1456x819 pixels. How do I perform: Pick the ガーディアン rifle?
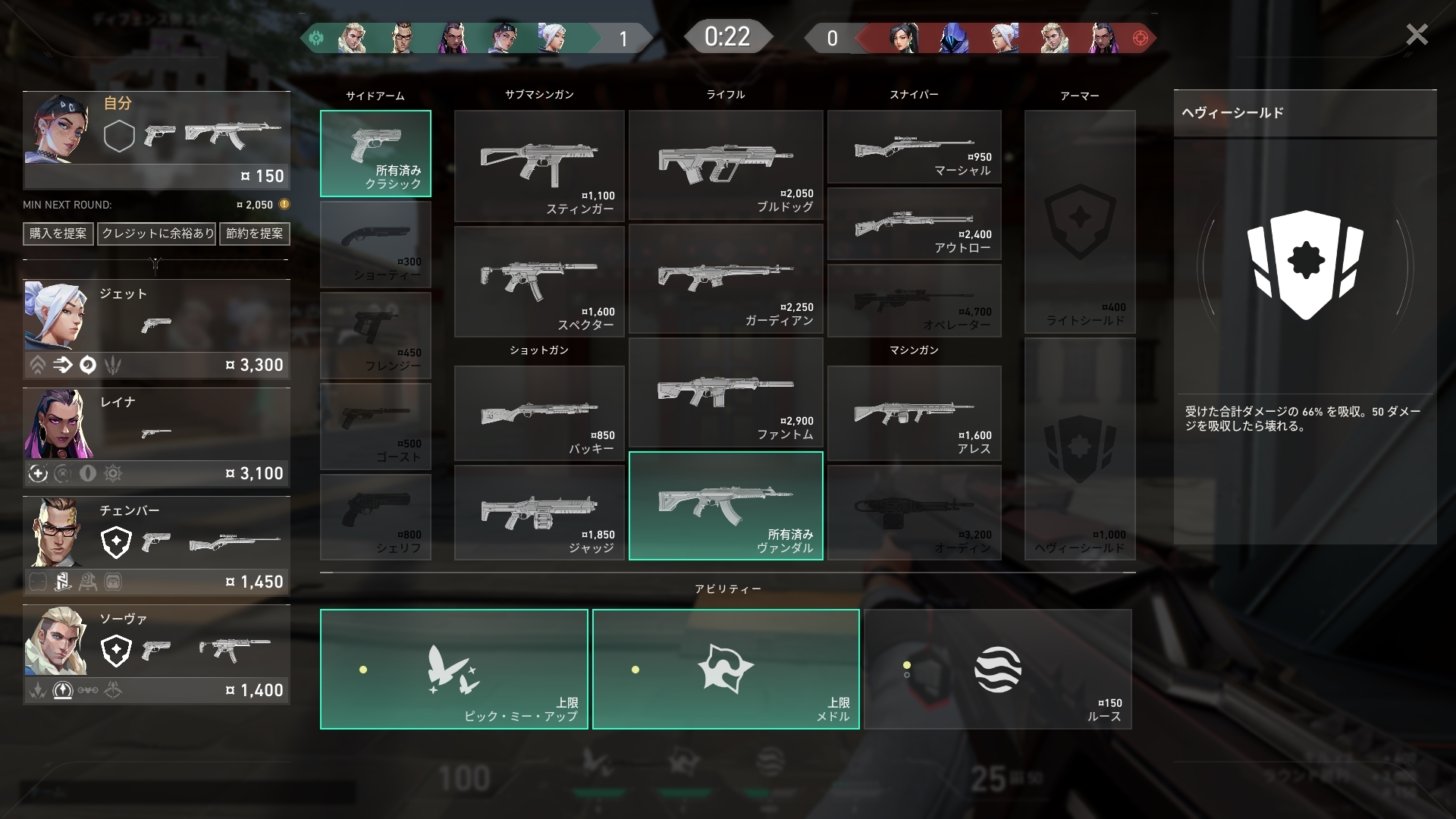click(726, 279)
